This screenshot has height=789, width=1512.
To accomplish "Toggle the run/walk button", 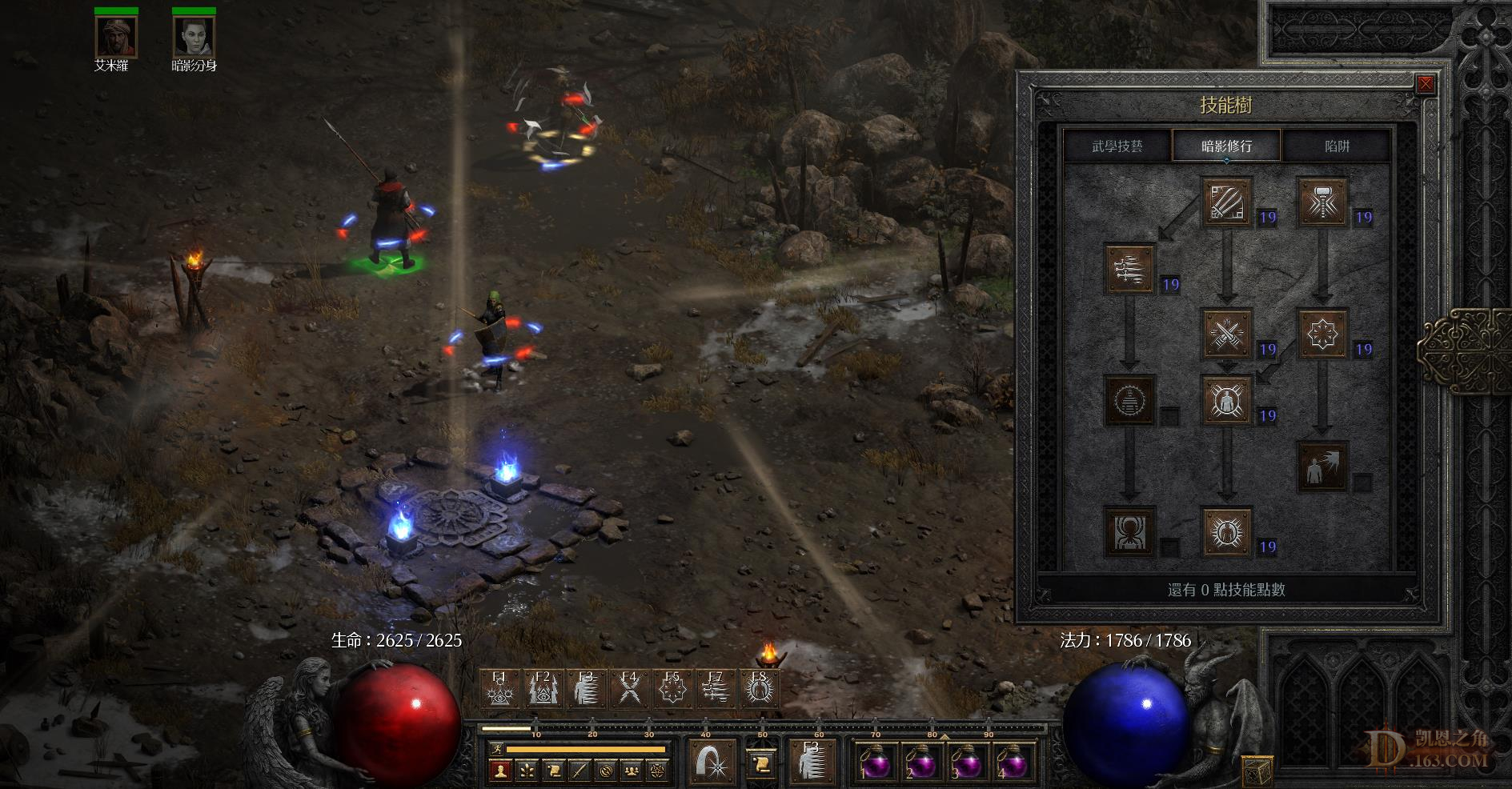I will coord(495,750).
